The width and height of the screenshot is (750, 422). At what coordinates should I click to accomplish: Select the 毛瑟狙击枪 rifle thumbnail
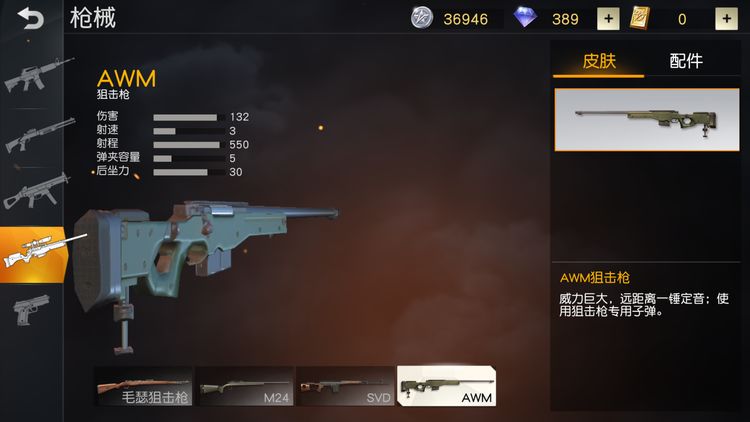coord(143,385)
